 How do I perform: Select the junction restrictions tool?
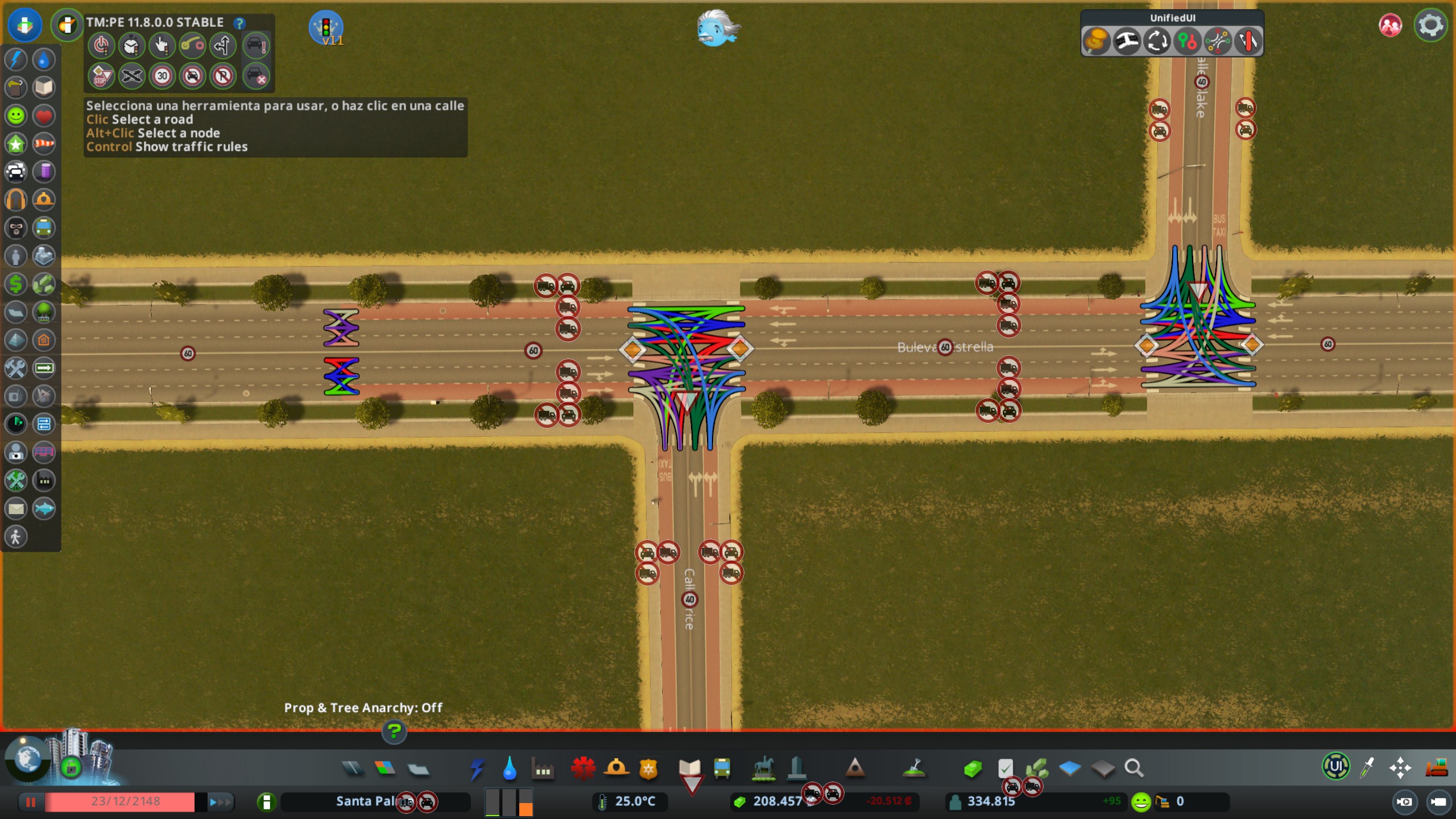(131, 76)
